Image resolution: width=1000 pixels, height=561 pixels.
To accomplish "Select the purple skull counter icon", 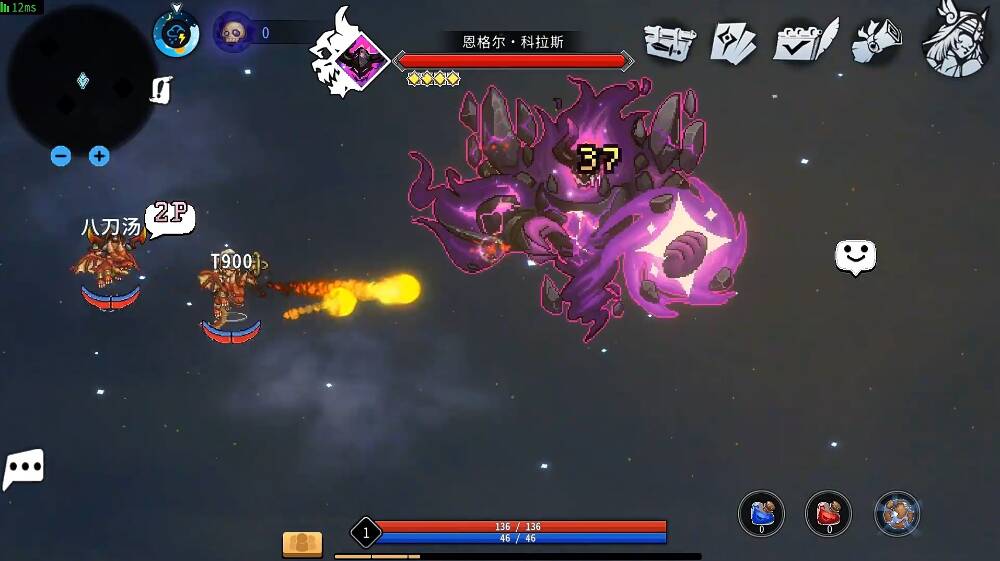I will pyautogui.click(x=233, y=33).
